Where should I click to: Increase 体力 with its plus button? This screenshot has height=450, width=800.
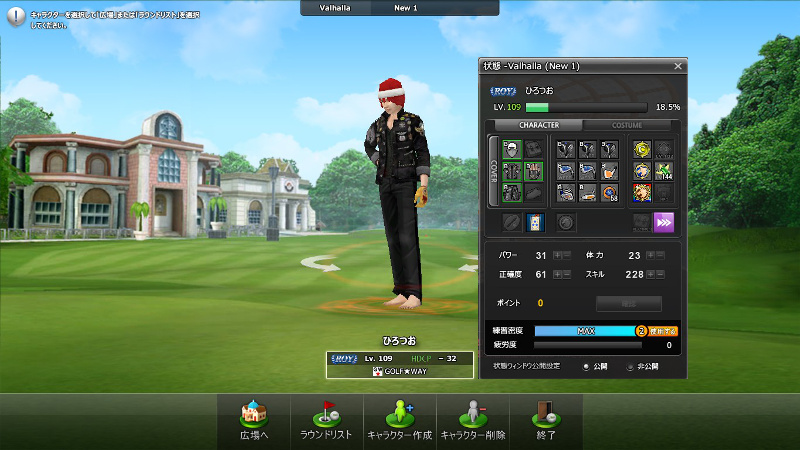651,256
